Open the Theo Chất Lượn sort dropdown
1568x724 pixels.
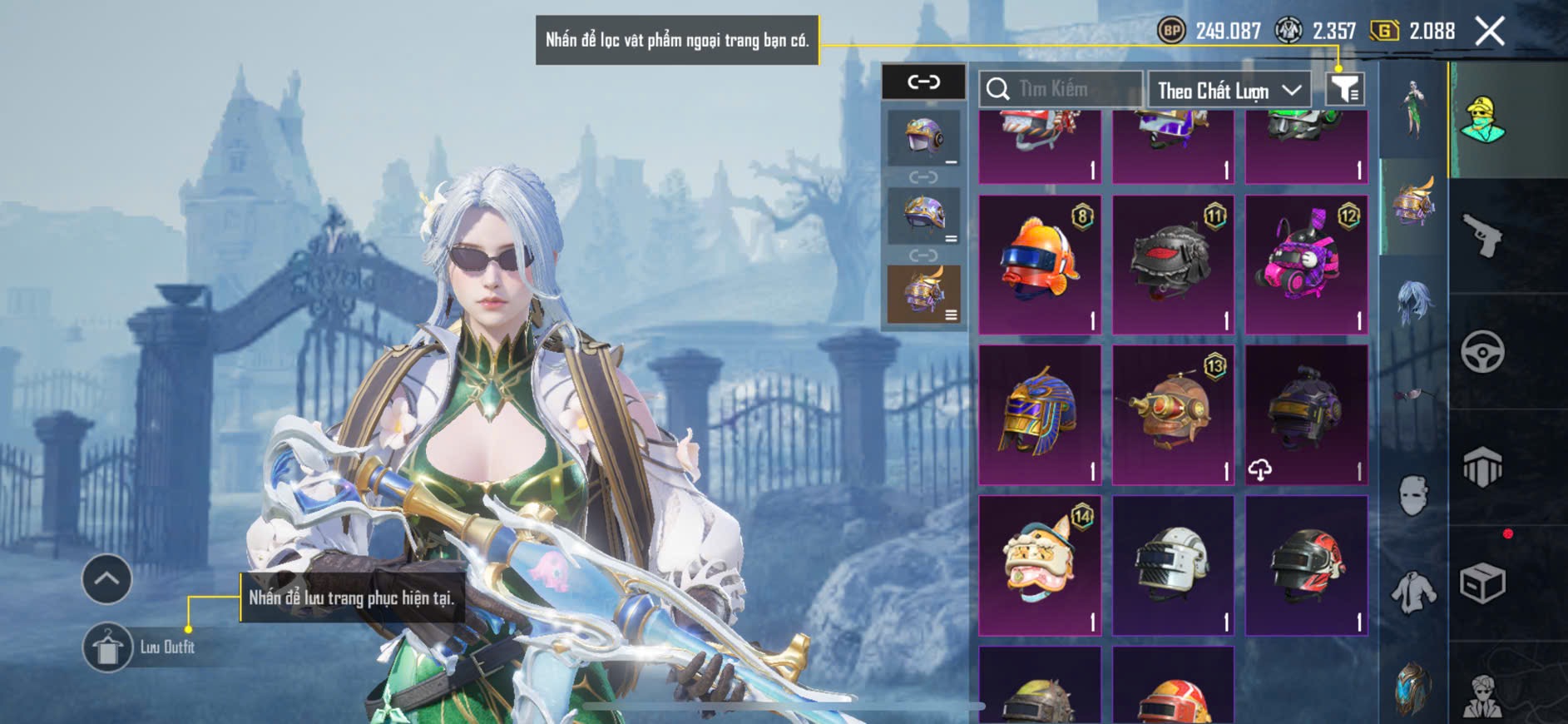point(1229,90)
